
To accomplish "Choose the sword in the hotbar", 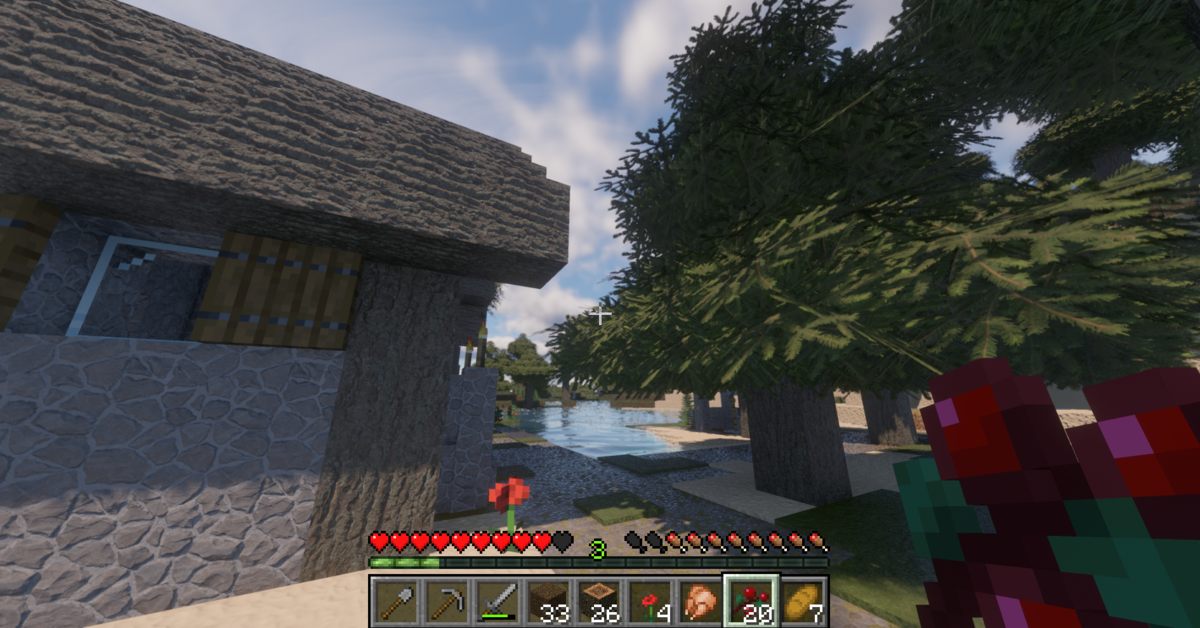I will point(497,602).
